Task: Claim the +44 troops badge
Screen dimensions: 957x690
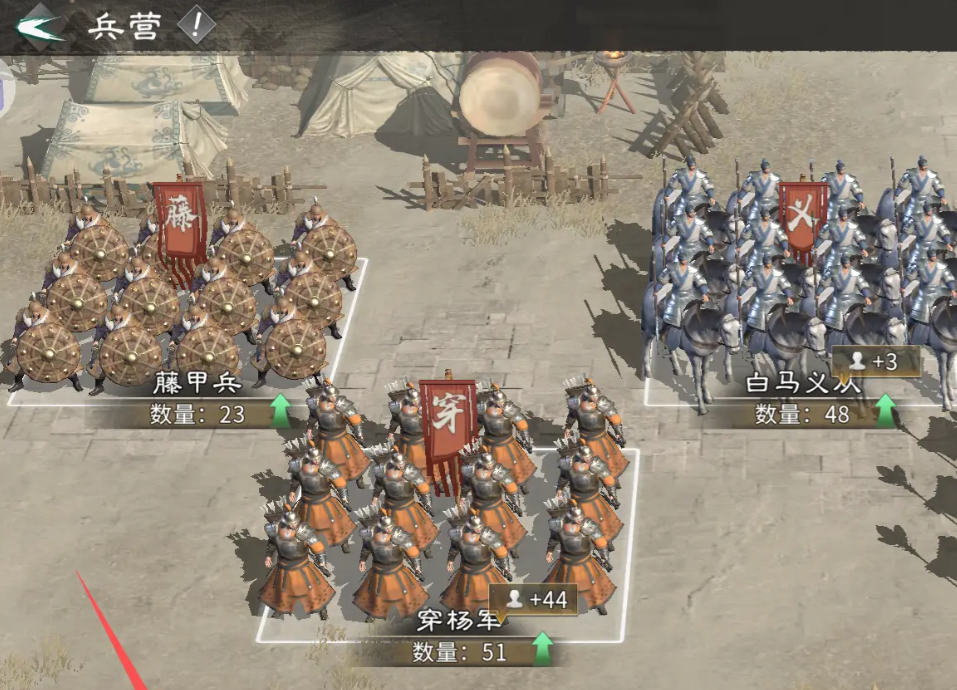Action: [537, 599]
